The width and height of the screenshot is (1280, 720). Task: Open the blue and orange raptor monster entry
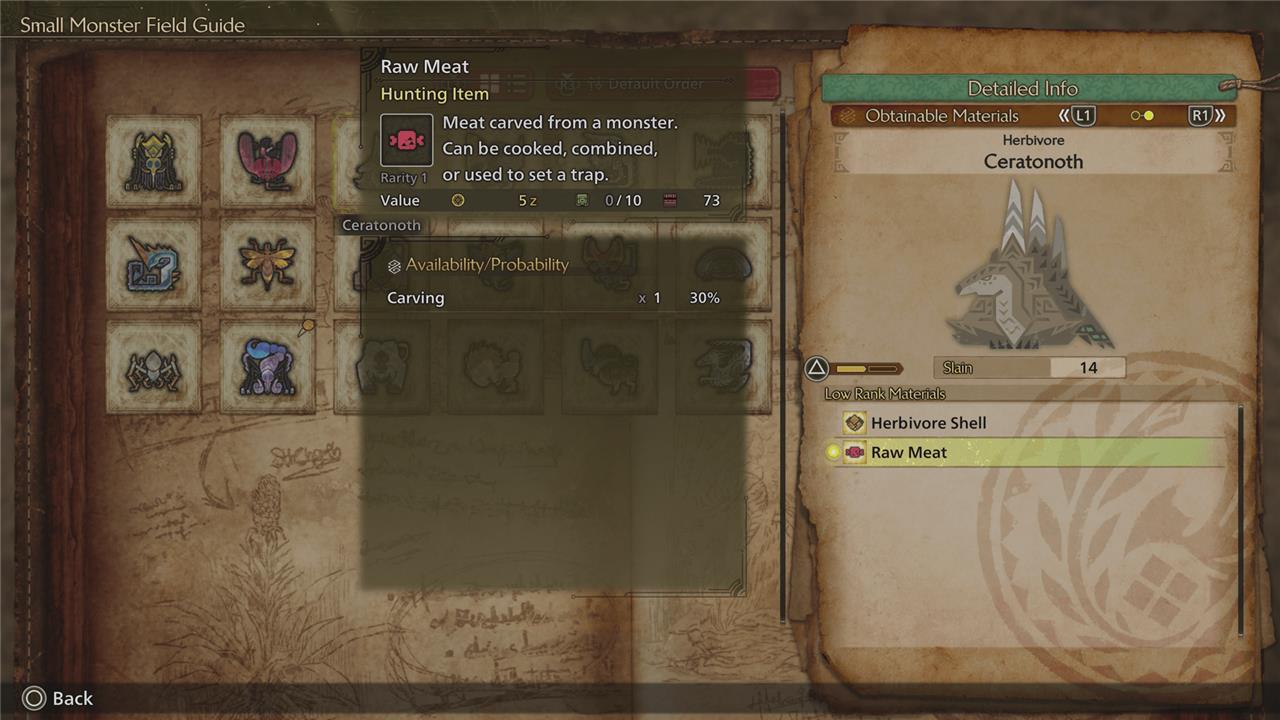[x=154, y=264]
